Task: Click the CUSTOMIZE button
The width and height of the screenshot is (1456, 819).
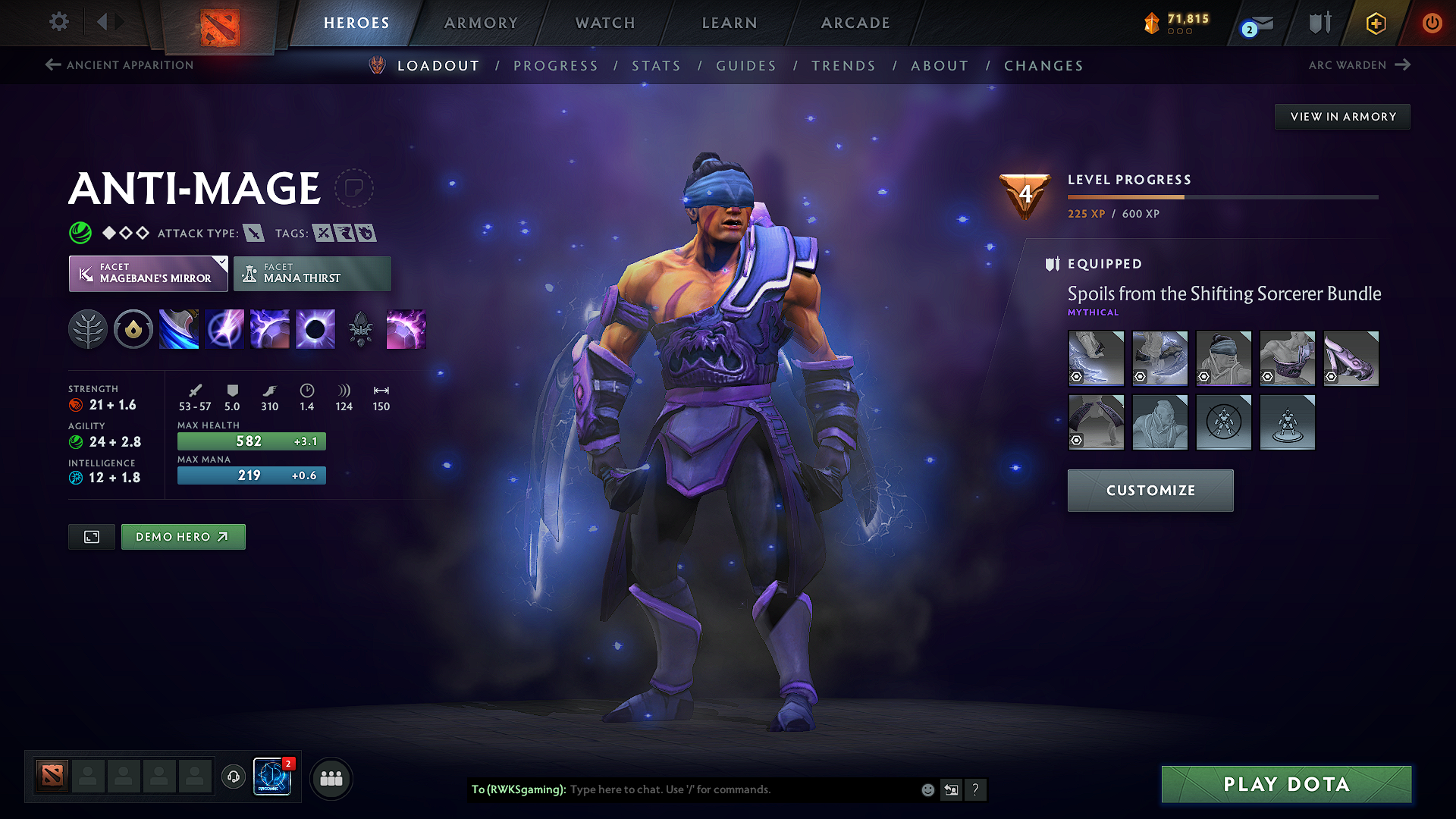Action: (x=1150, y=490)
